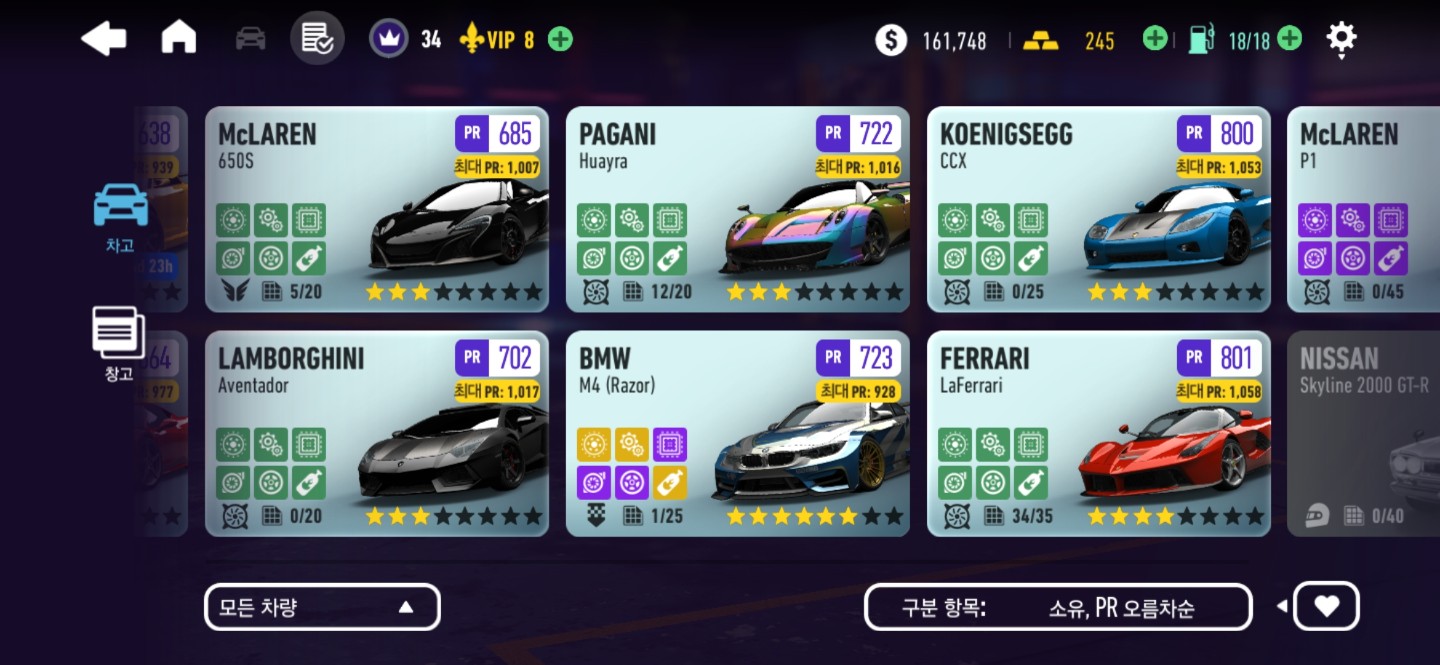Switch to the 차고 garage tab
Image resolution: width=1440 pixels, height=665 pixels.
tap(120, 216)
